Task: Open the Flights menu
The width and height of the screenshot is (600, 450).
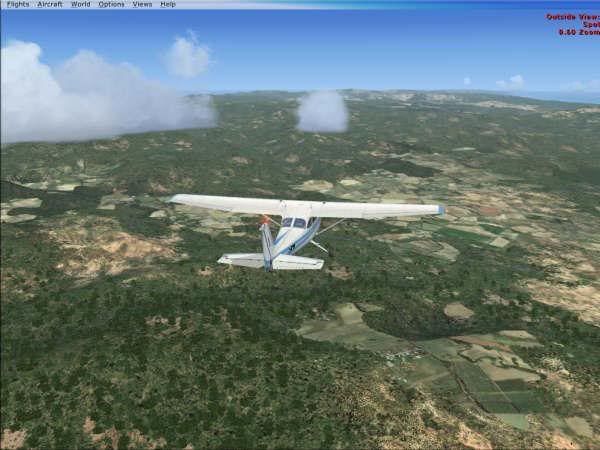Action: pyautogui.click(x=18, y=4)
